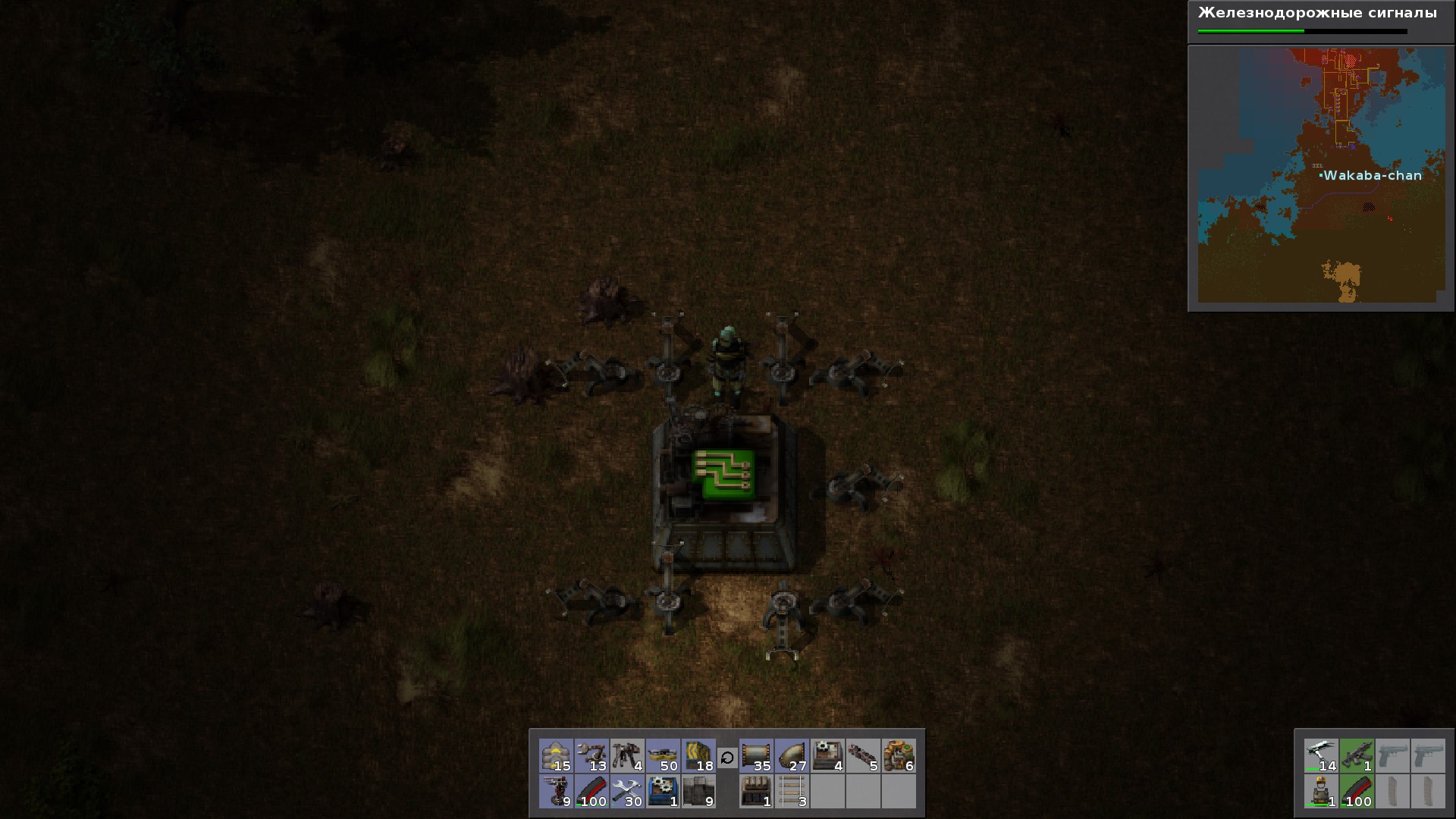Image resolution: width=1456 pixels, height=819 pixels.
Task: Select the ammo slot under the submachine gun
Action: [1357, 792]
